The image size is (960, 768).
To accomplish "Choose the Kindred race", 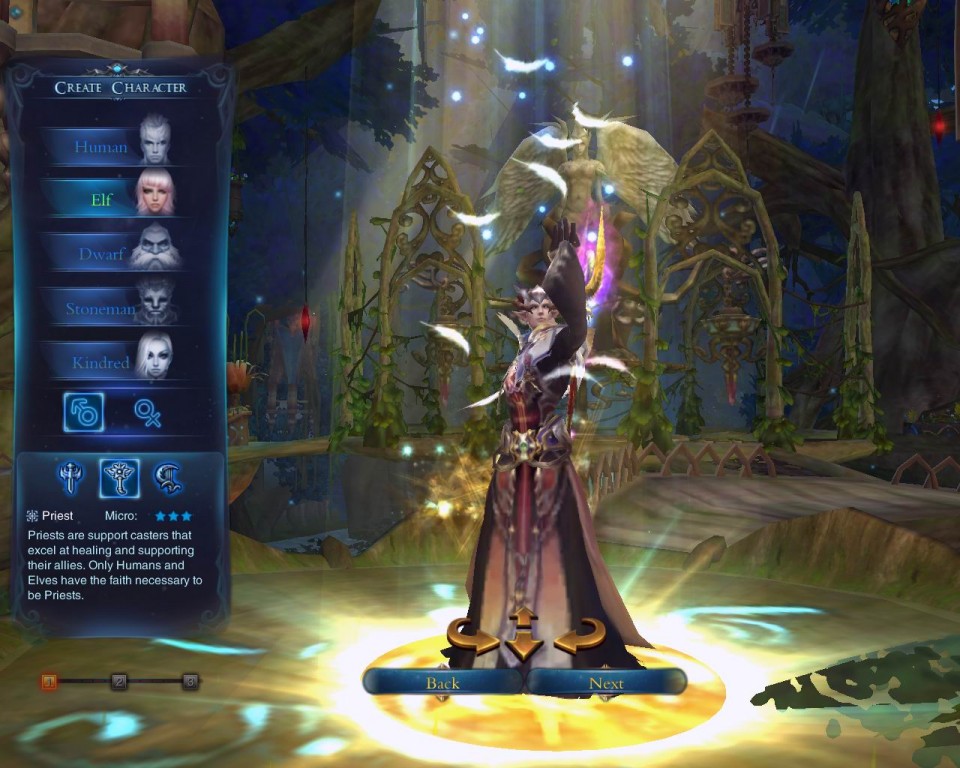I will pyautogui.click(x=110, y=362).
